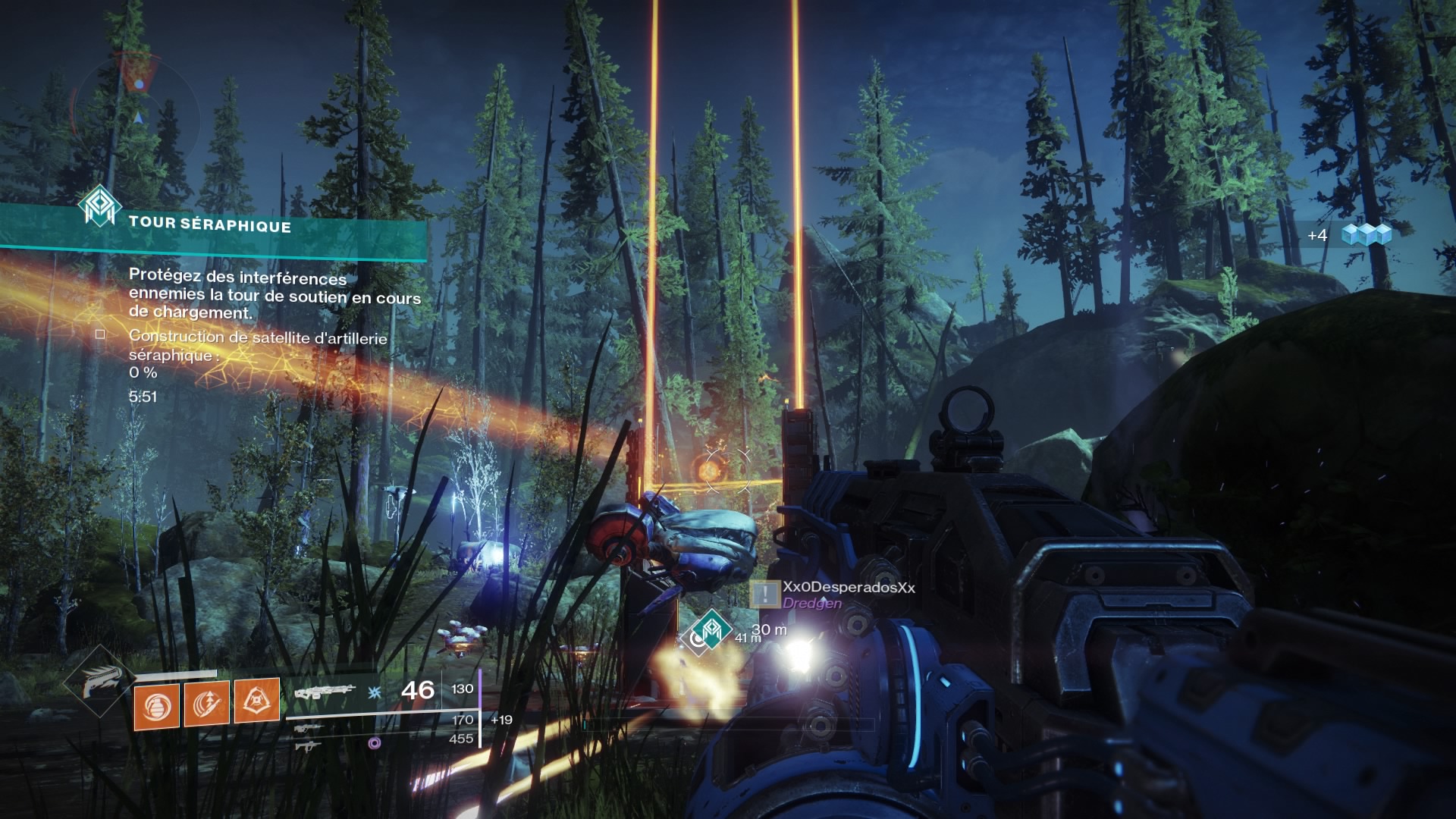Tick the satellite construction objective checkbox
Screen dimensions: 1456x819
100,334
